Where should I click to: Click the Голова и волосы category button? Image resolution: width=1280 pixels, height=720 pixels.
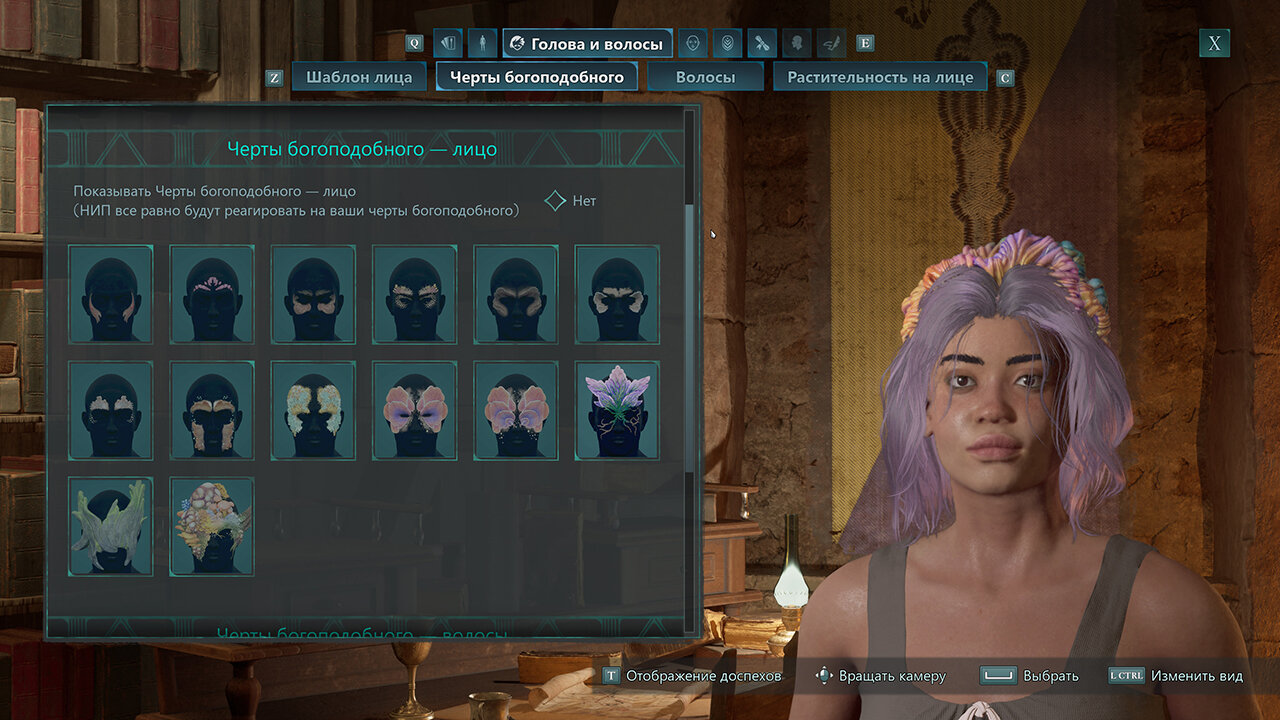pyautogui.click(x=587, y=44)
